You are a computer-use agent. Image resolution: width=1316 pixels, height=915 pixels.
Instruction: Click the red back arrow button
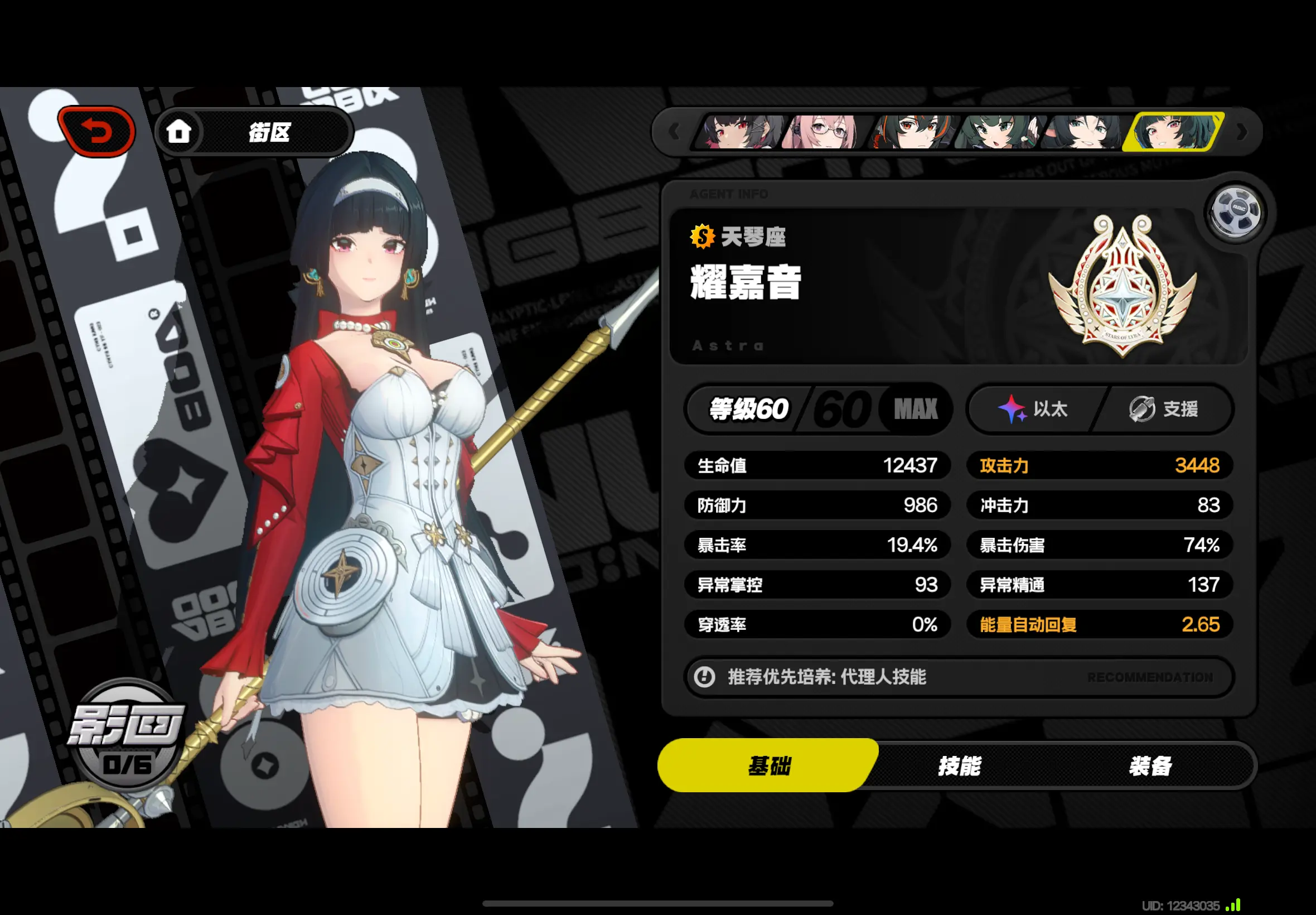pos(96,131)
